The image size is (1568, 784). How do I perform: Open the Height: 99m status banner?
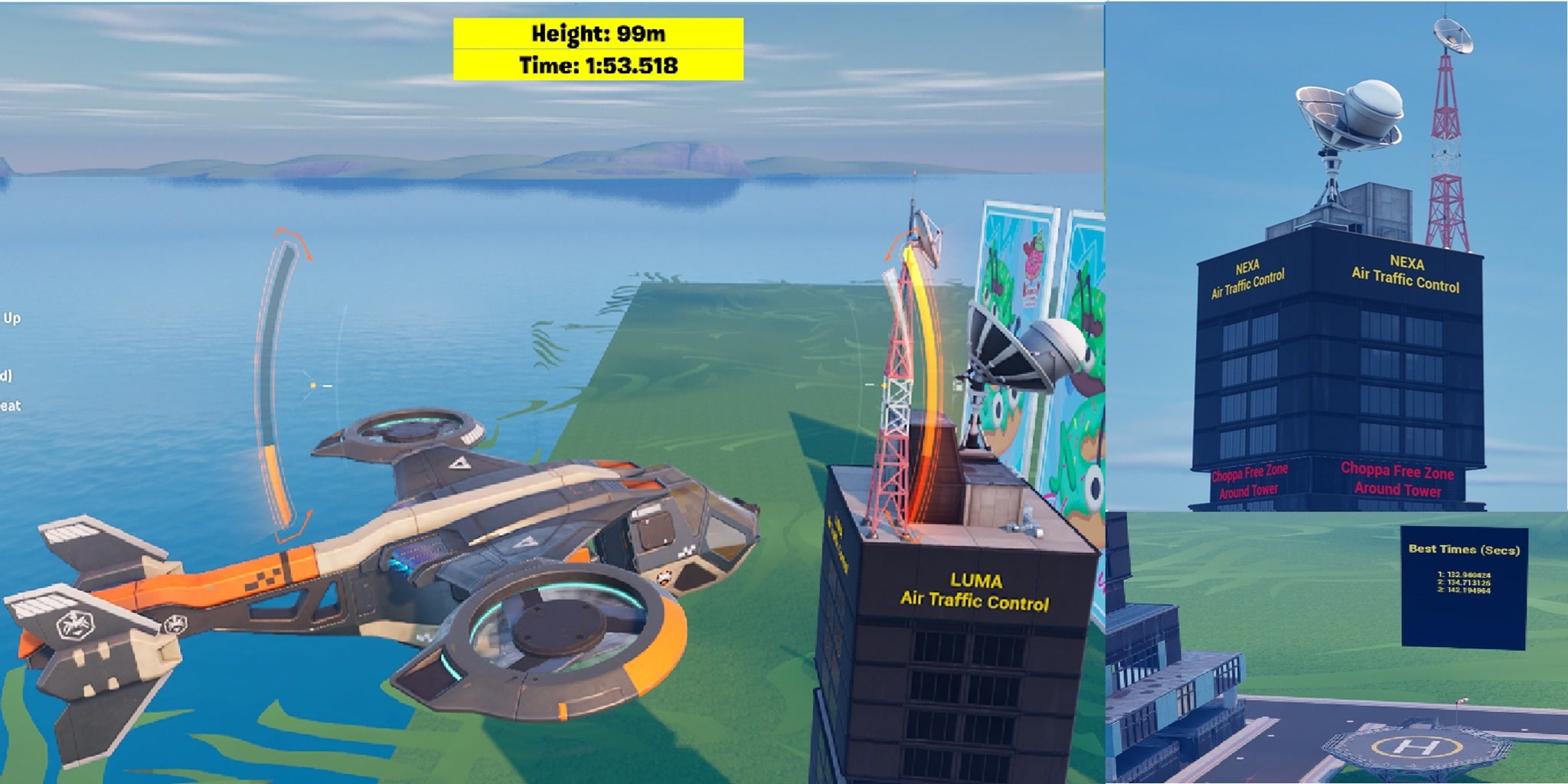tap(597, 34)
